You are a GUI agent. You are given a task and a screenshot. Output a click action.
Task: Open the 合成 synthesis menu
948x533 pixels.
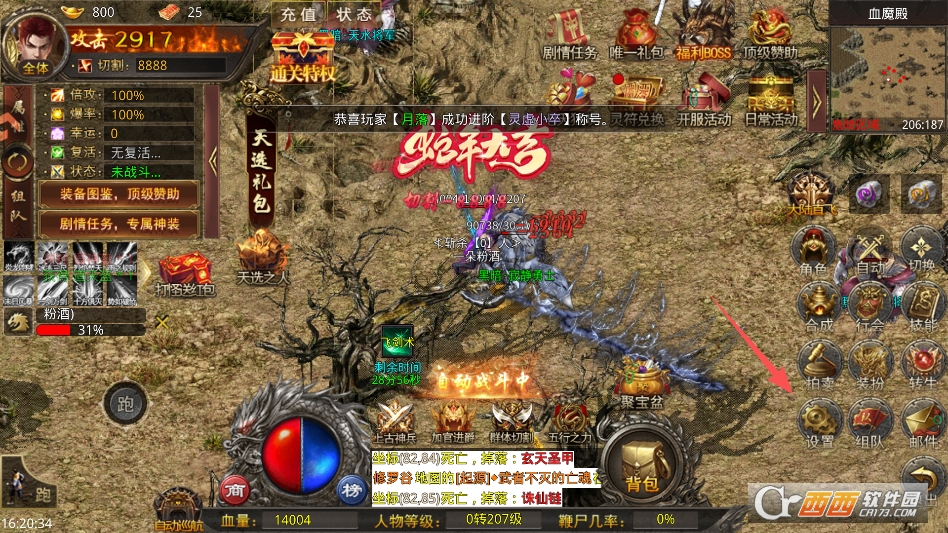coord(818,304)
